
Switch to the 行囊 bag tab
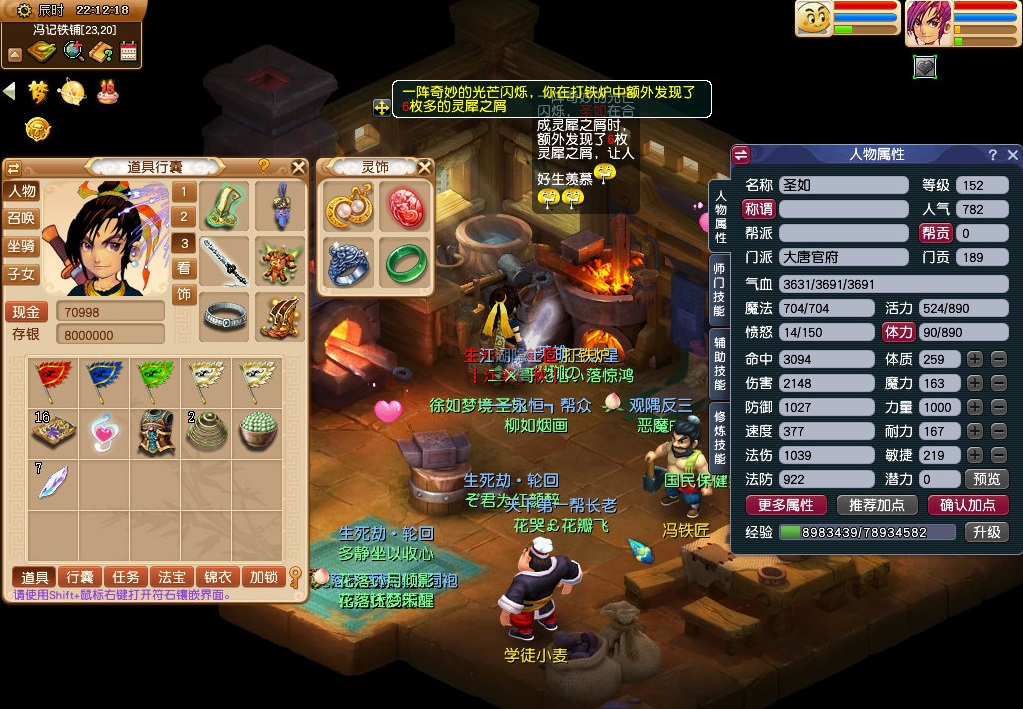(x=81, y=577)
